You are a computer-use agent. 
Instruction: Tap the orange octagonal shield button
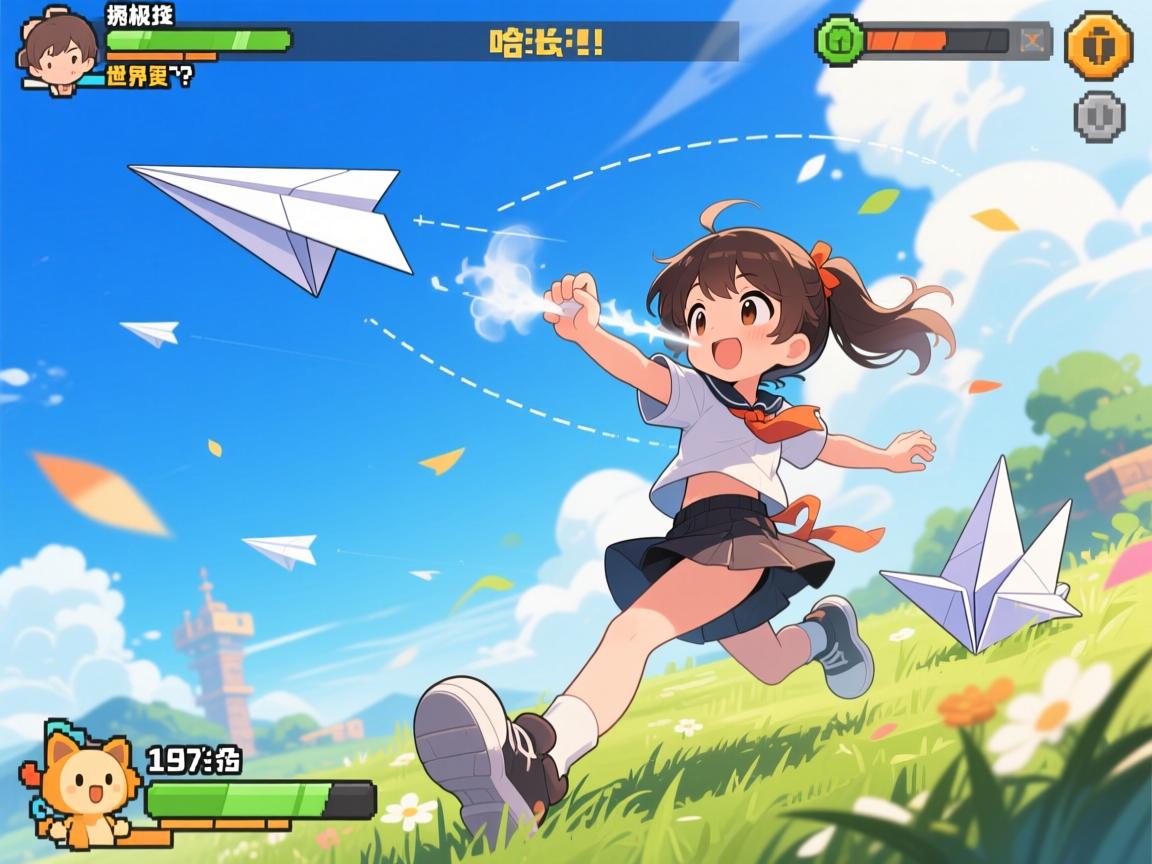coord(1098,46)
